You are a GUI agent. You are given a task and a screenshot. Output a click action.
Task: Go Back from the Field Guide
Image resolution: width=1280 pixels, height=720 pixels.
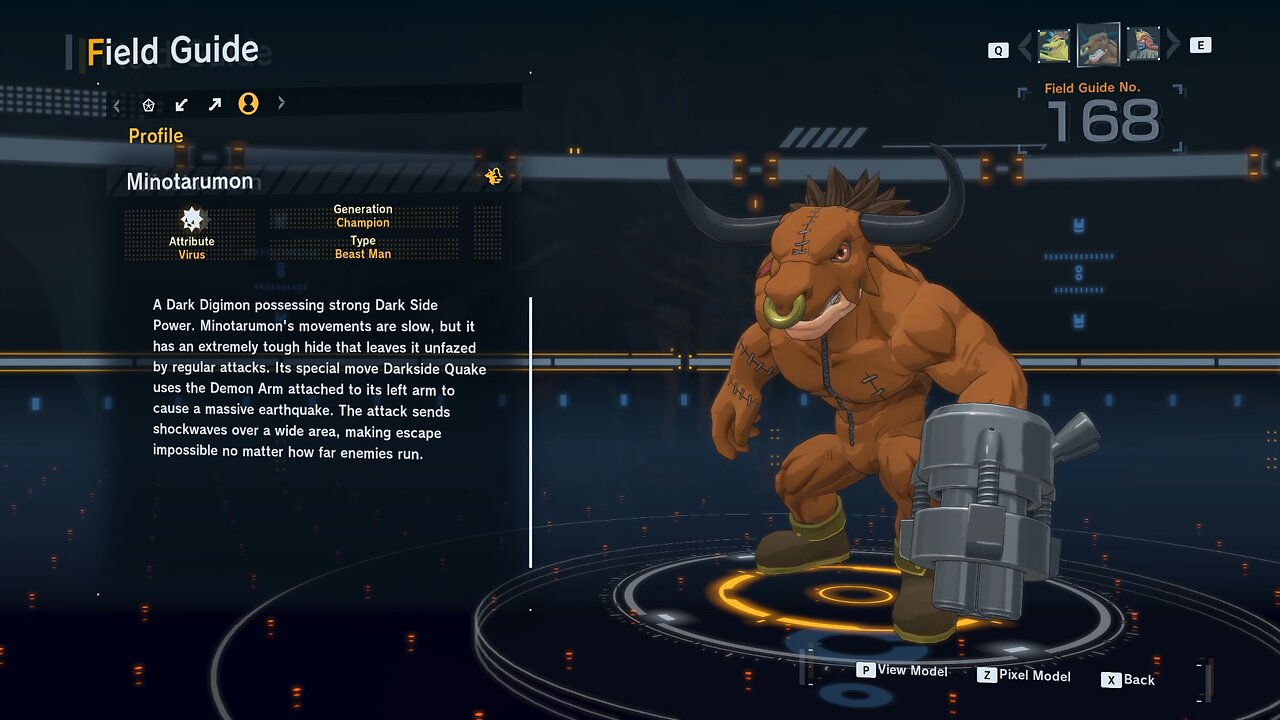click(1128, 680)
